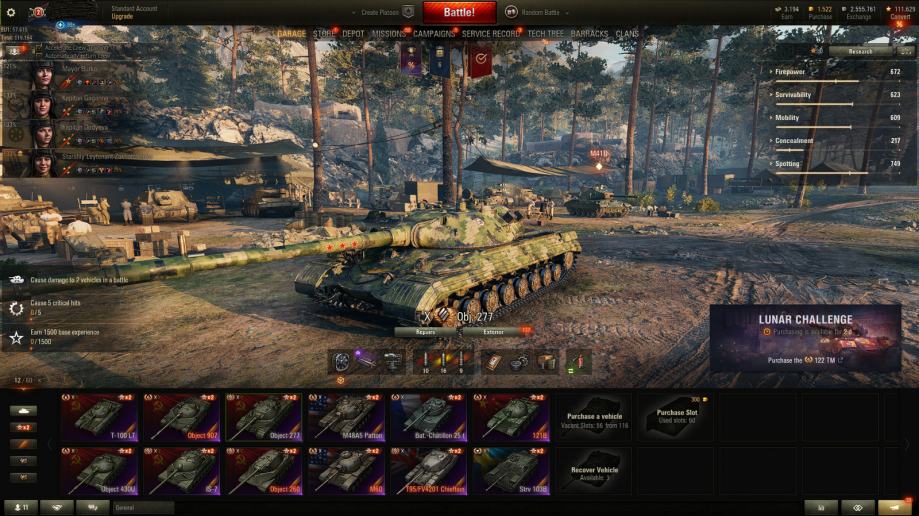Select the T-100 LT tank in carousel
919x516 pixels.
pos(101,417)
